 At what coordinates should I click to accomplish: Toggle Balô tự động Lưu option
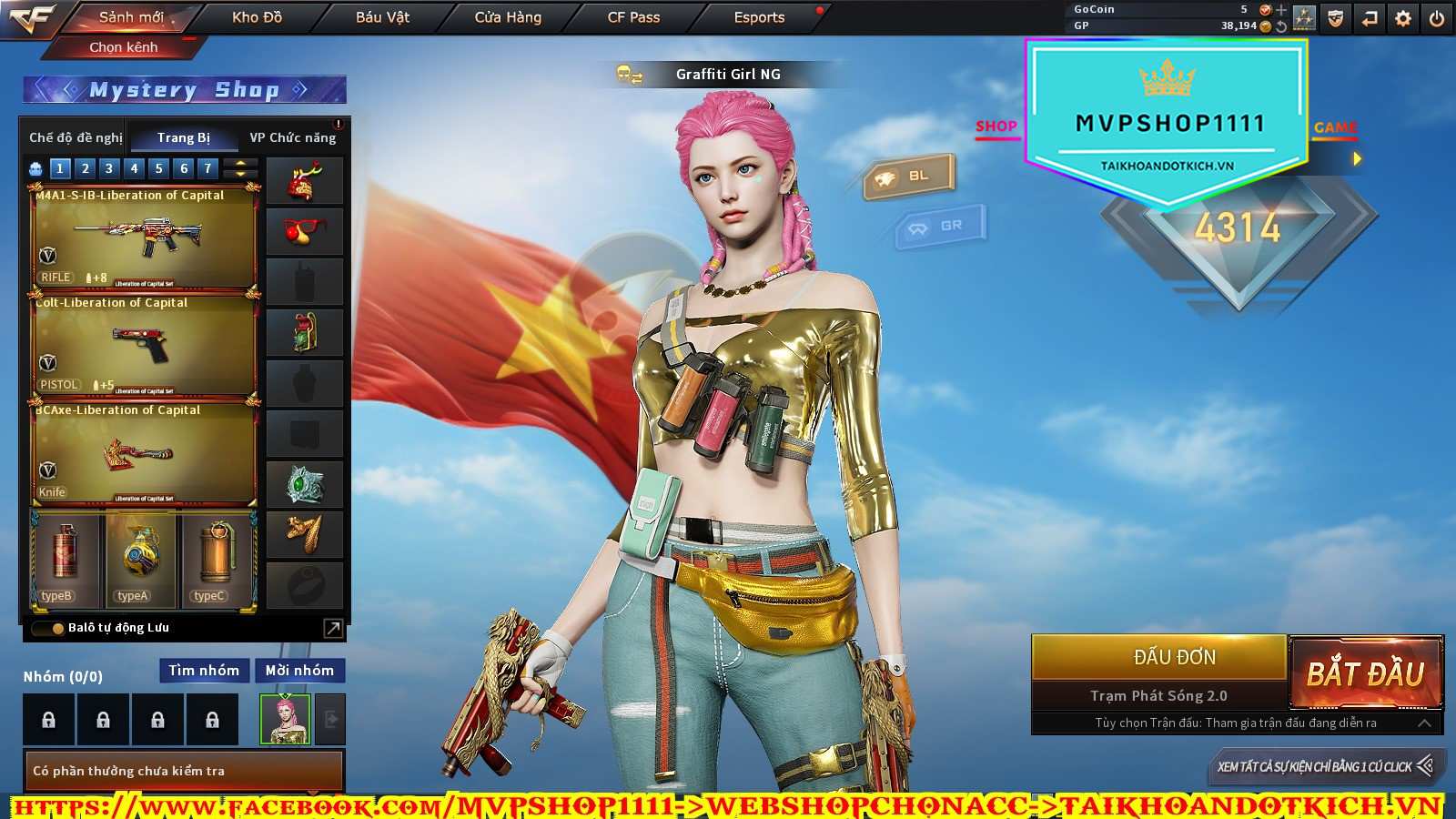[x=58, y=628]
